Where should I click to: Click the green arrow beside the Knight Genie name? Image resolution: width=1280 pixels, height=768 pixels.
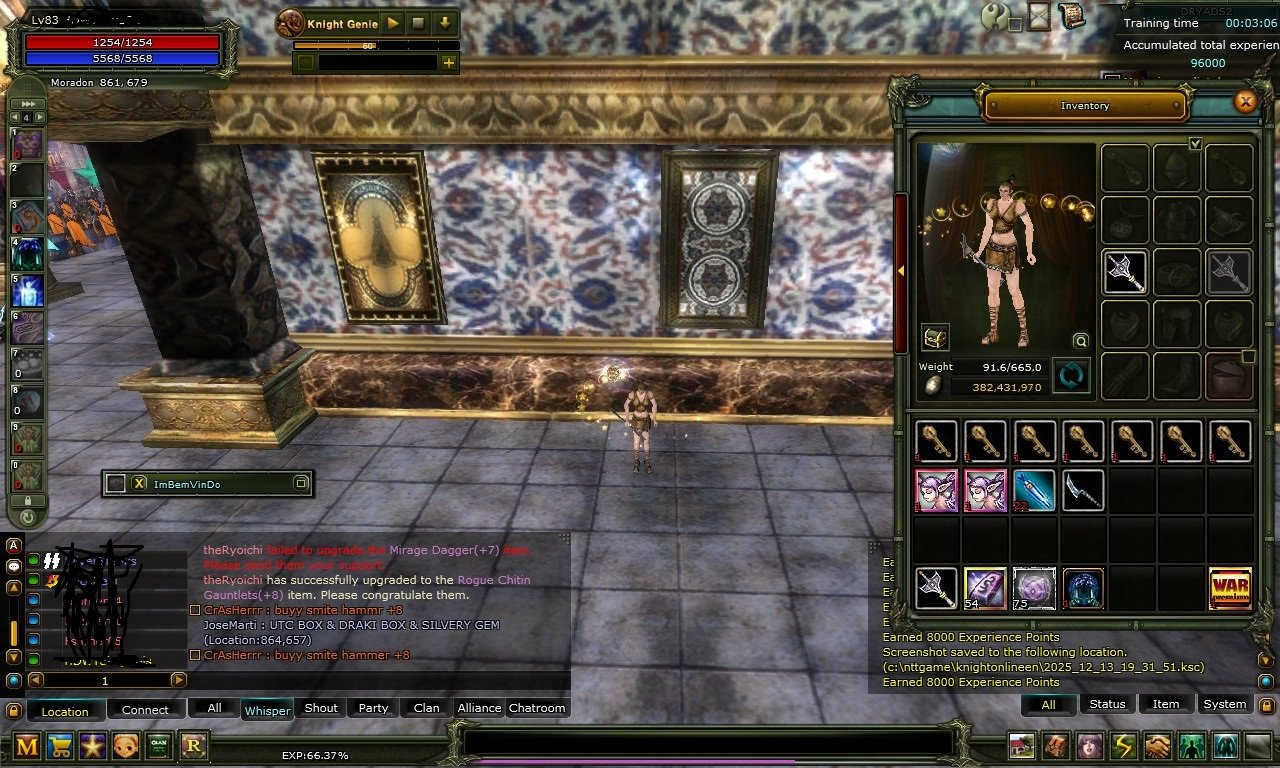[x=393, y=24]
